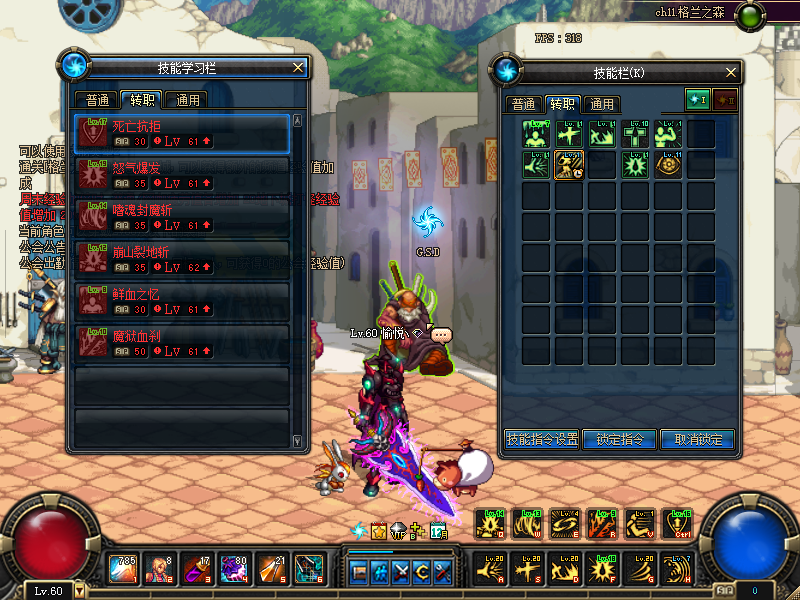Use the potion with 785 count in hotbar
This screenshot has width=800, height=600.
(125, 568)
